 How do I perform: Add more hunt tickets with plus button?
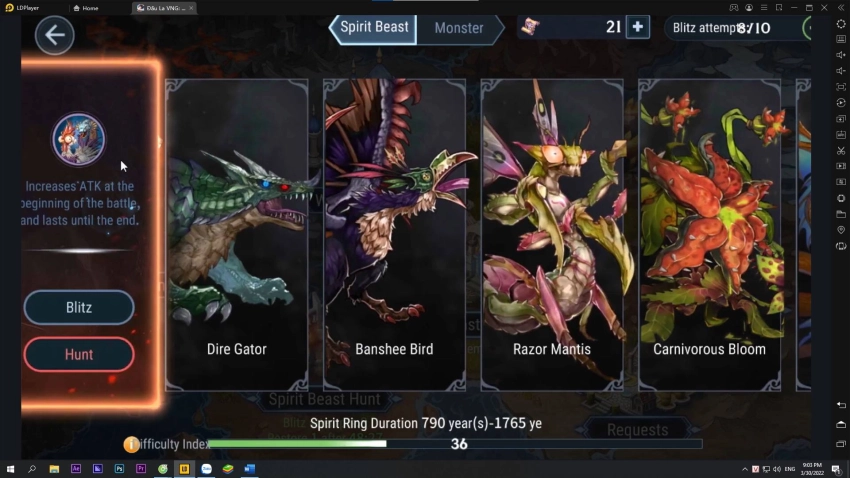[x=637, y=27]
